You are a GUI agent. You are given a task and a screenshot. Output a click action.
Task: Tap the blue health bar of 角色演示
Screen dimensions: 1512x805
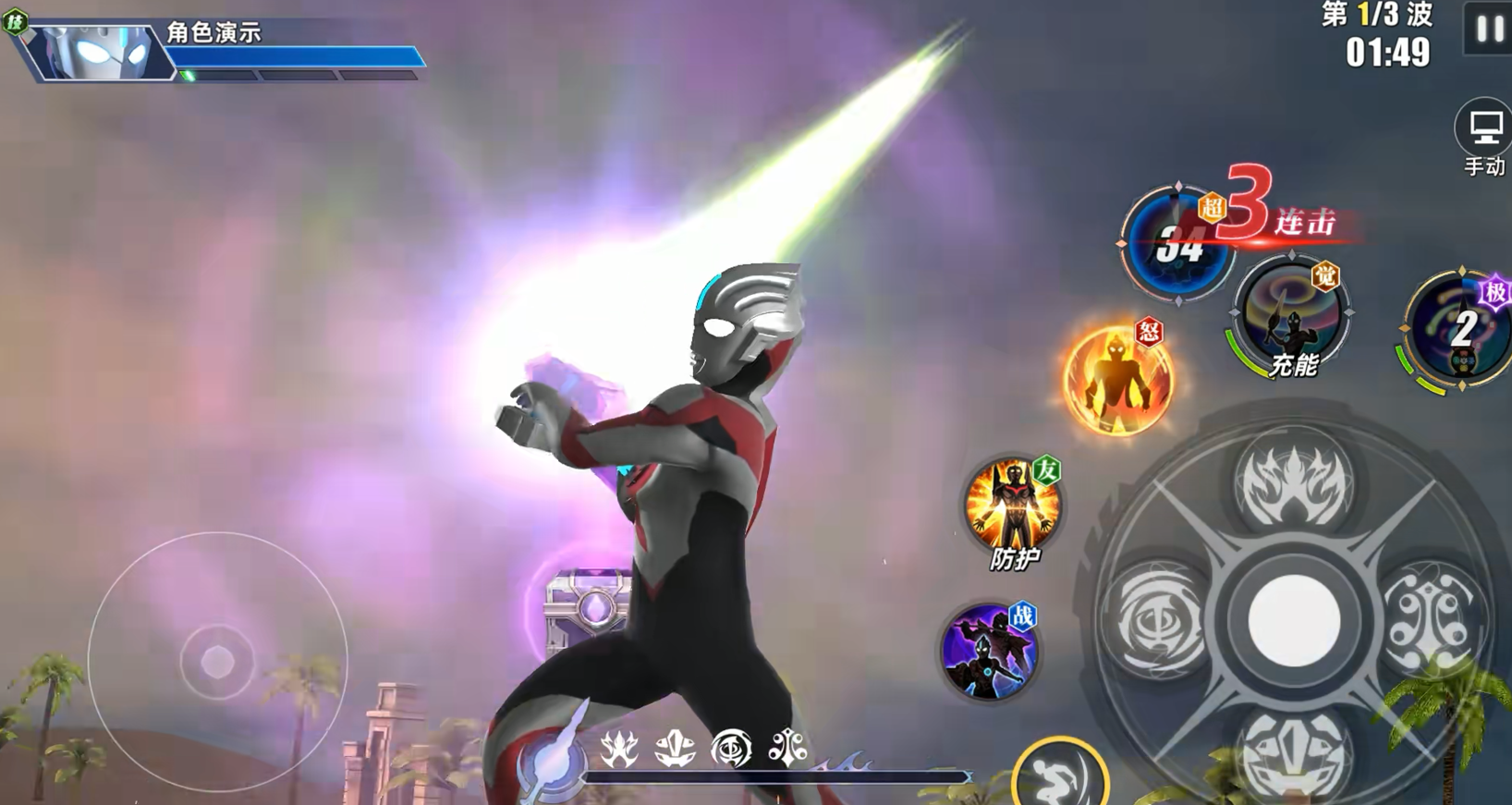coord(296,57)
